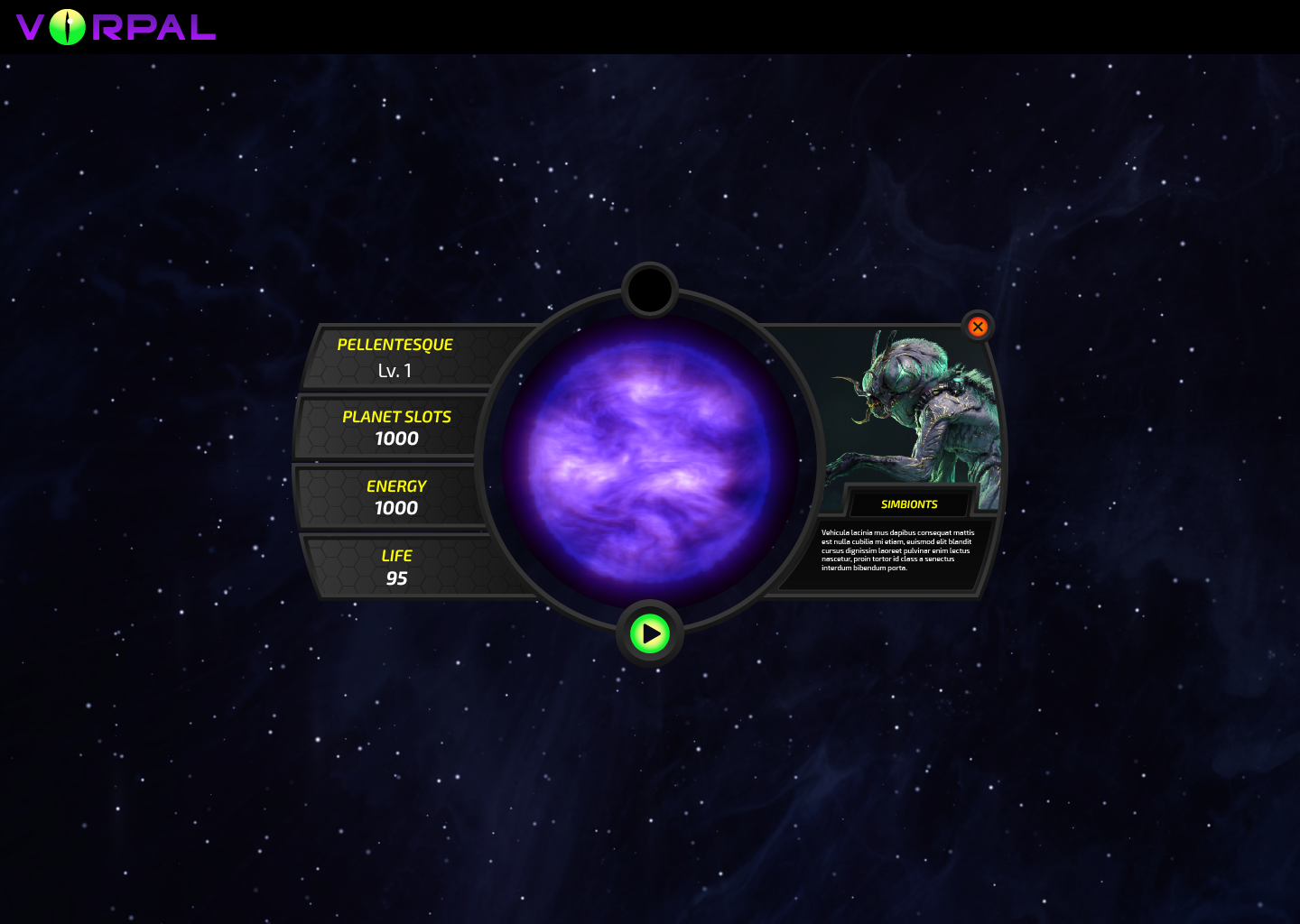
Task: Start with the green play button
Action: (x=650, y=633)
